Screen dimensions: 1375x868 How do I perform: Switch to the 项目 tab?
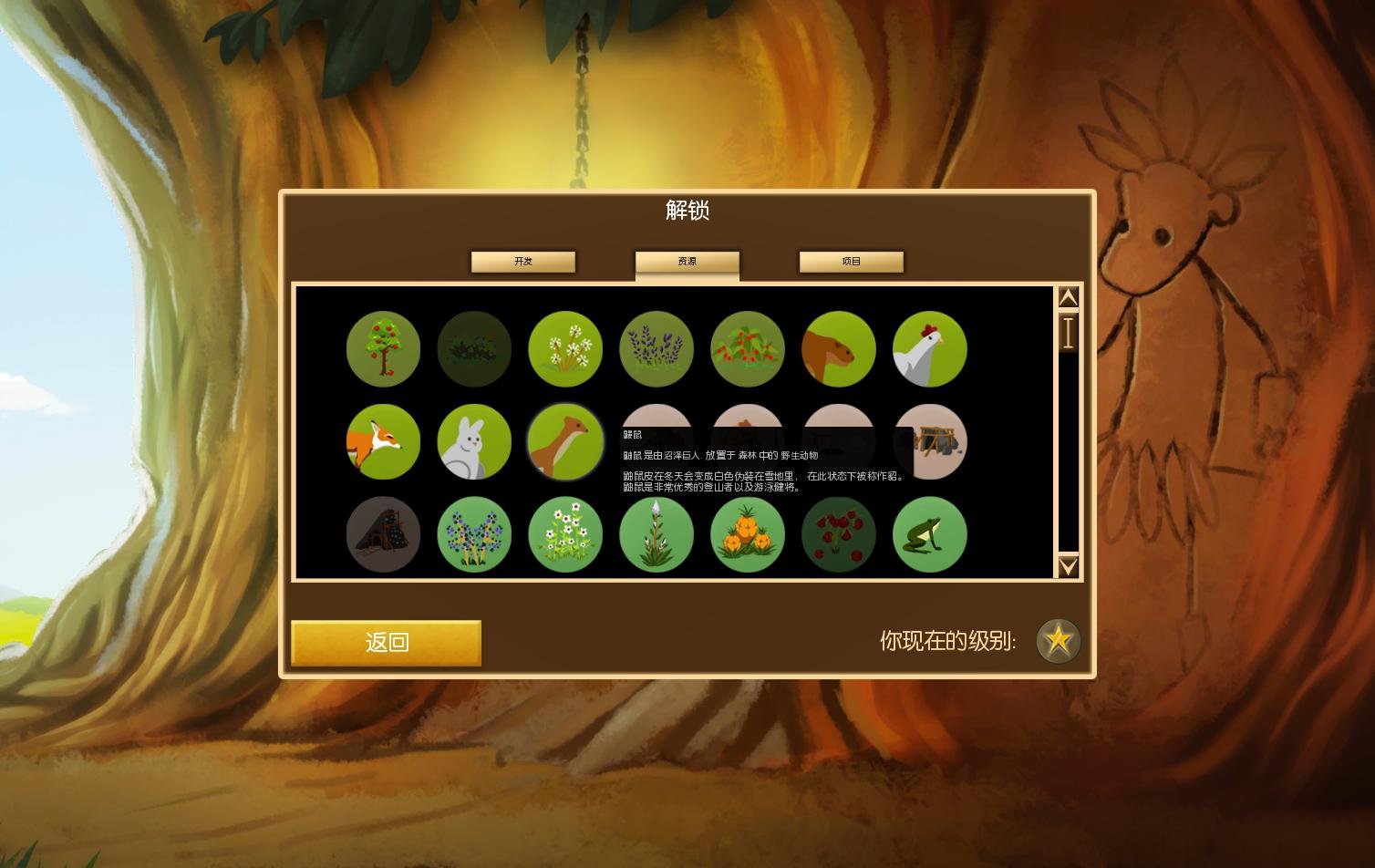[x=851, y=262]
